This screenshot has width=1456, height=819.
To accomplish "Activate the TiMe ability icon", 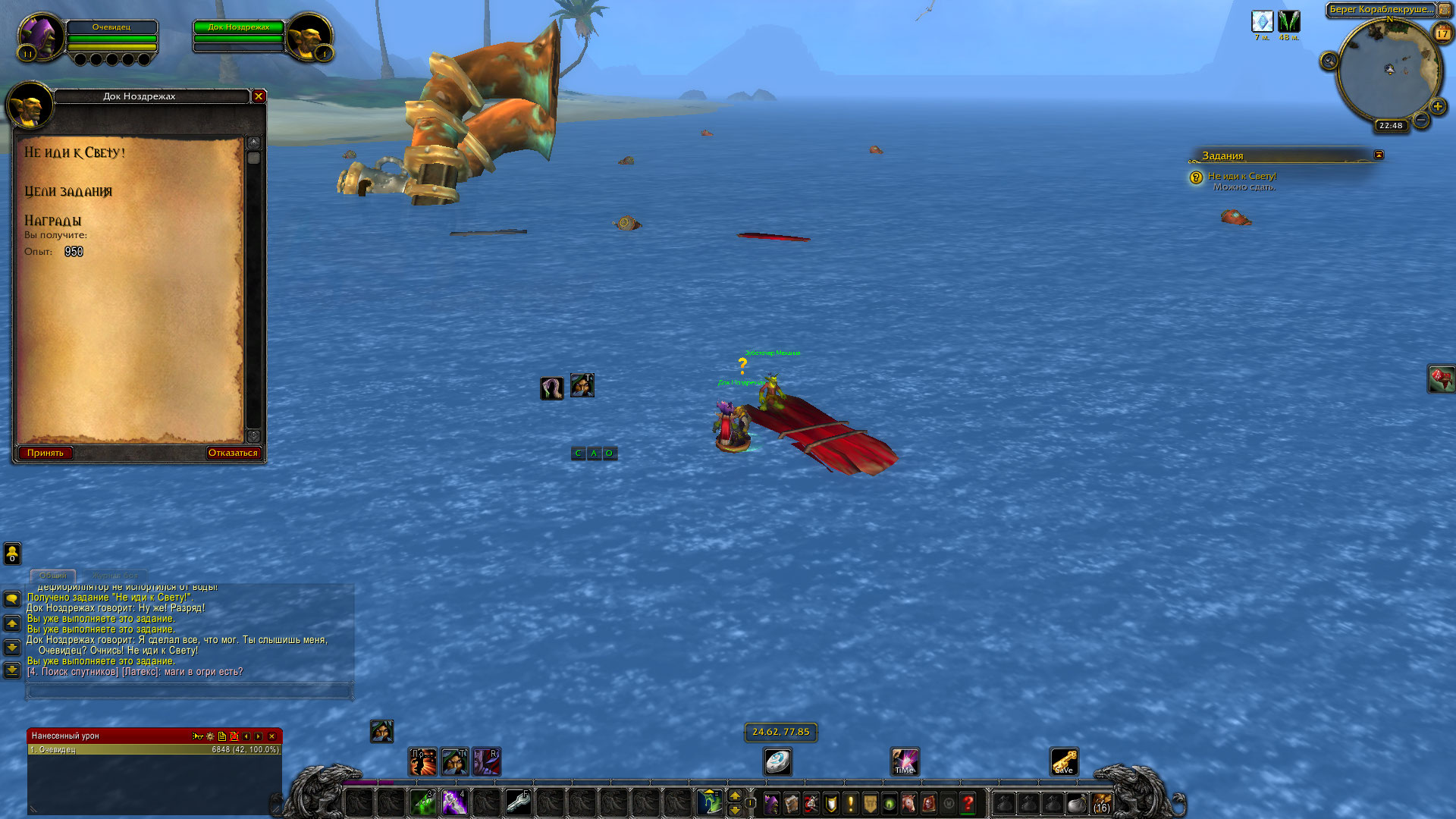I will pyautogui.click(x=905, y=761).
